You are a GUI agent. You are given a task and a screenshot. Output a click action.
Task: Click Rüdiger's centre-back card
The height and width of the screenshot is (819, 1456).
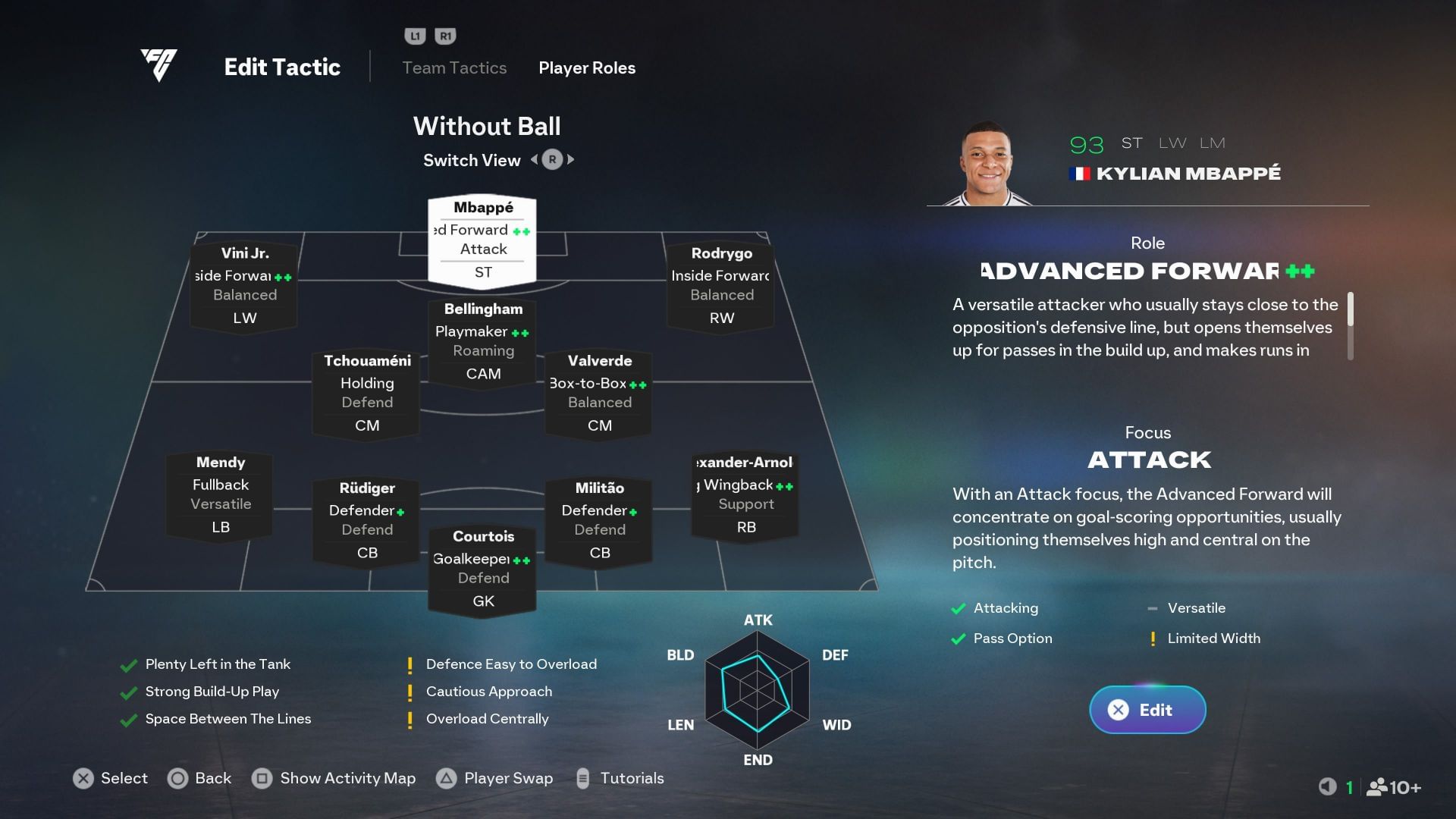(x=367, y=520)
